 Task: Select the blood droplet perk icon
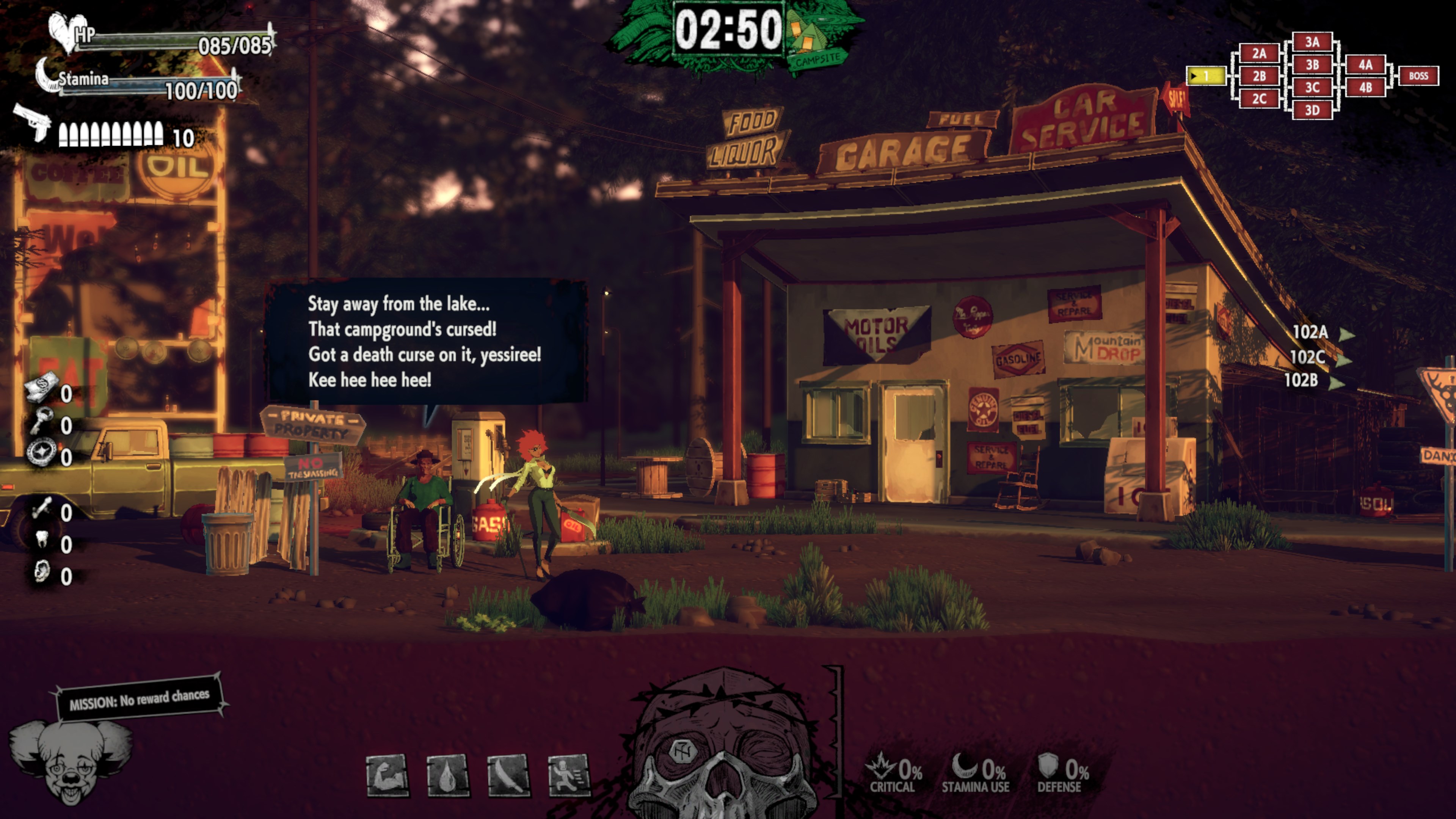pos(448,775)
